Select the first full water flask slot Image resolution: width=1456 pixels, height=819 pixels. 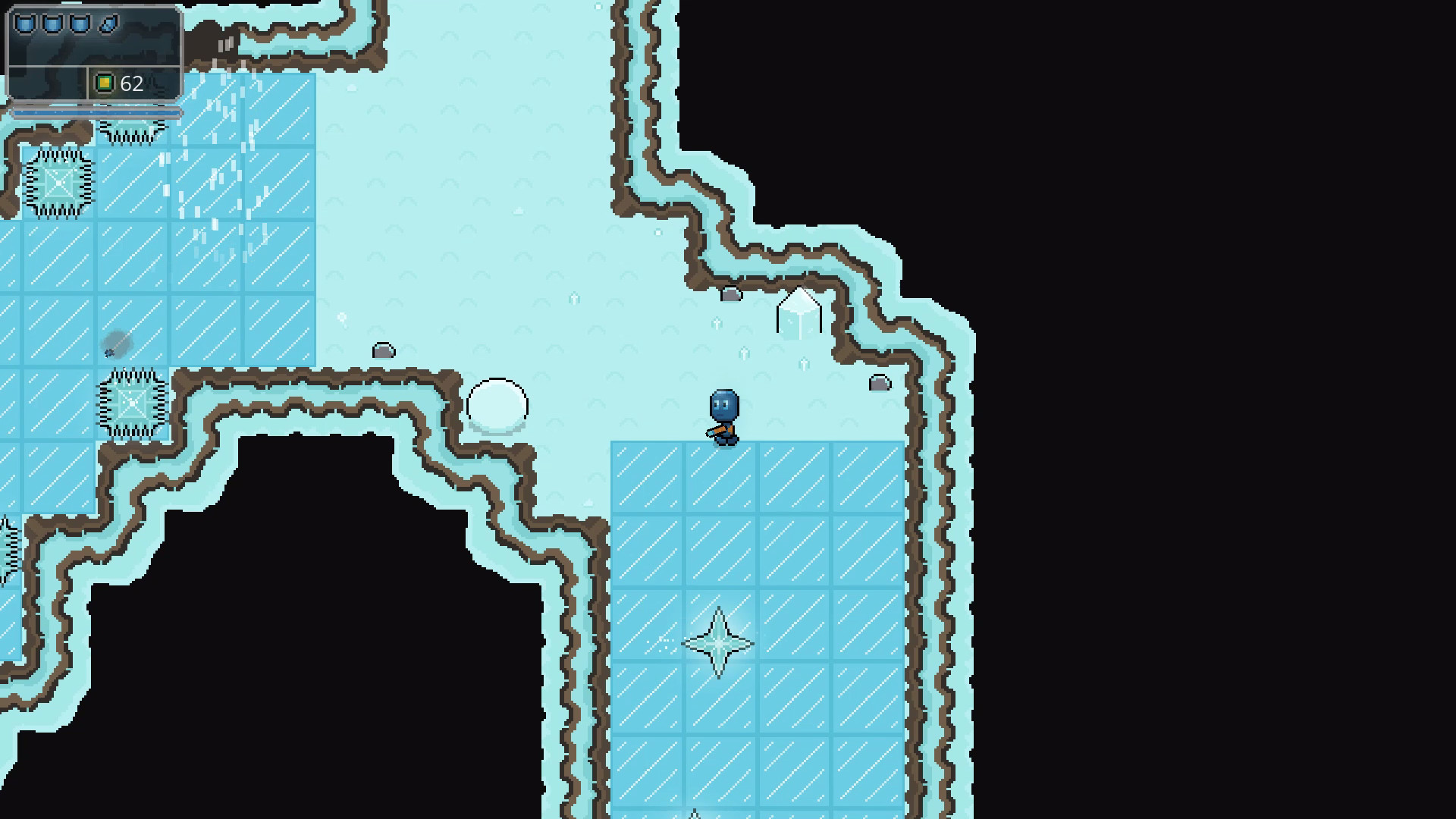(x=26, y=24)
